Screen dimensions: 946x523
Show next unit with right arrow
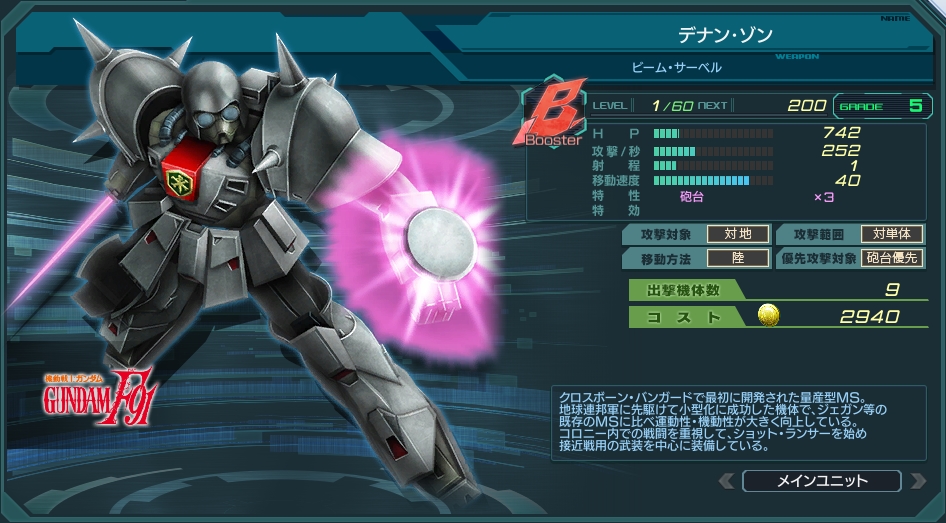click(x=918, y=481)
